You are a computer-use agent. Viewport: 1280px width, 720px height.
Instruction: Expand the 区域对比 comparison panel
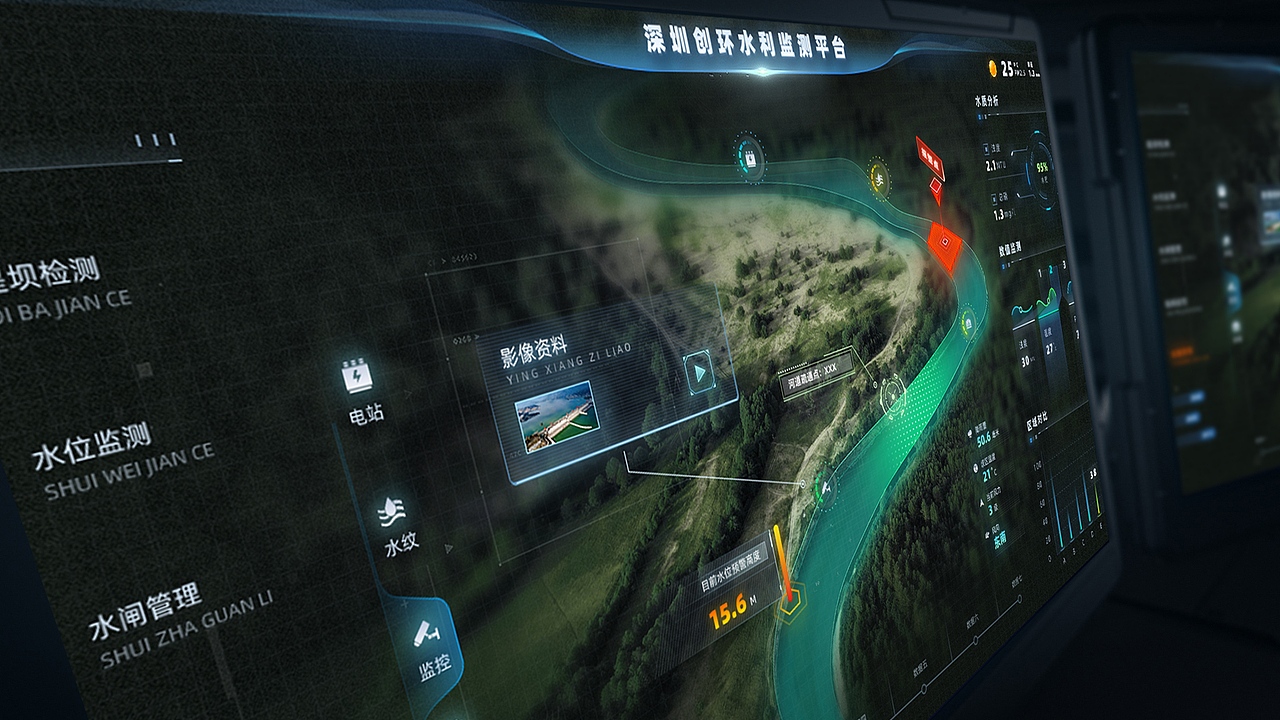pyautogui.click(x=1040, y=419)
